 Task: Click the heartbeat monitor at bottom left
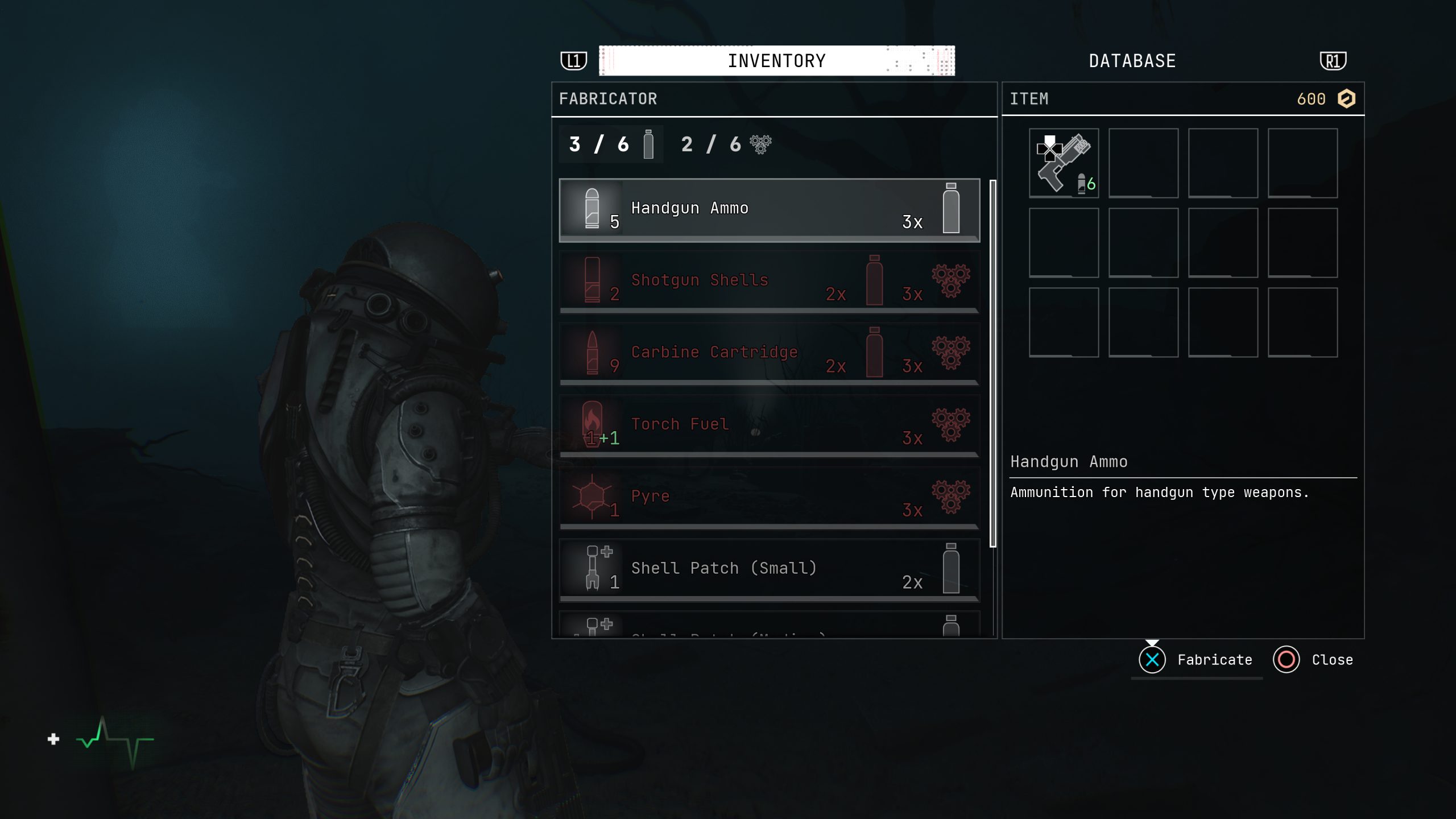click(114, 739)
